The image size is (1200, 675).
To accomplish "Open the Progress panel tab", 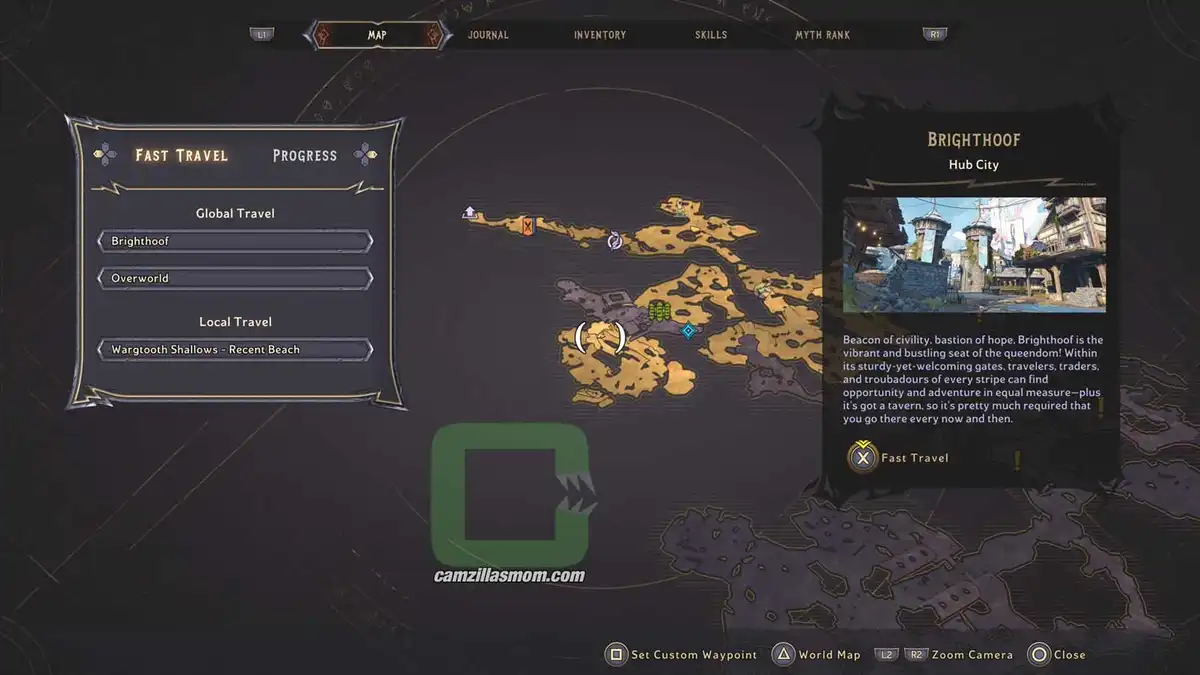I will (305, 155).
